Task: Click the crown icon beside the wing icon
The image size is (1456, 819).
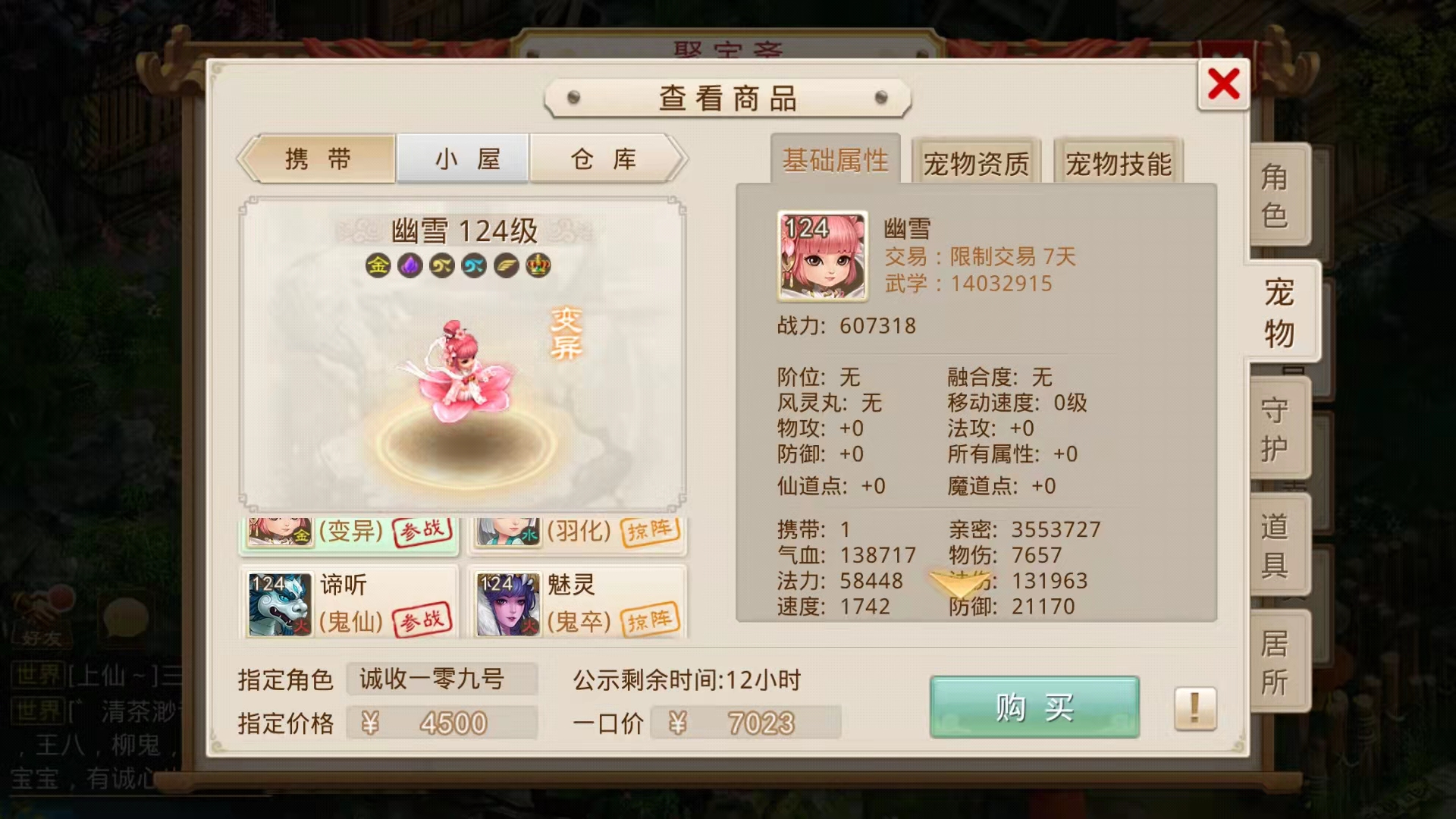Action: pos(538,265)
